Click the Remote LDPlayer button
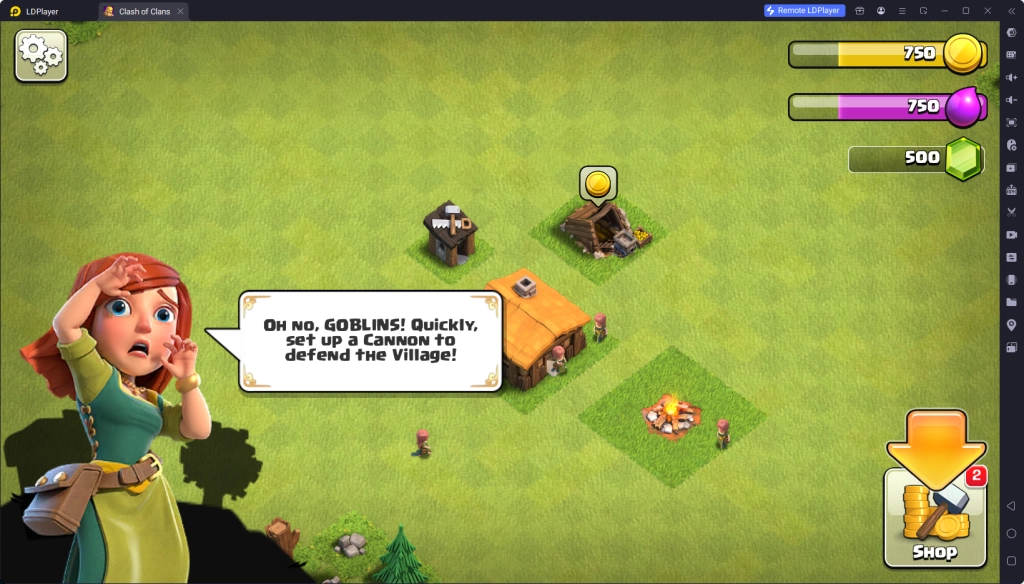1024x584 pixels. [x=805, y=11]
